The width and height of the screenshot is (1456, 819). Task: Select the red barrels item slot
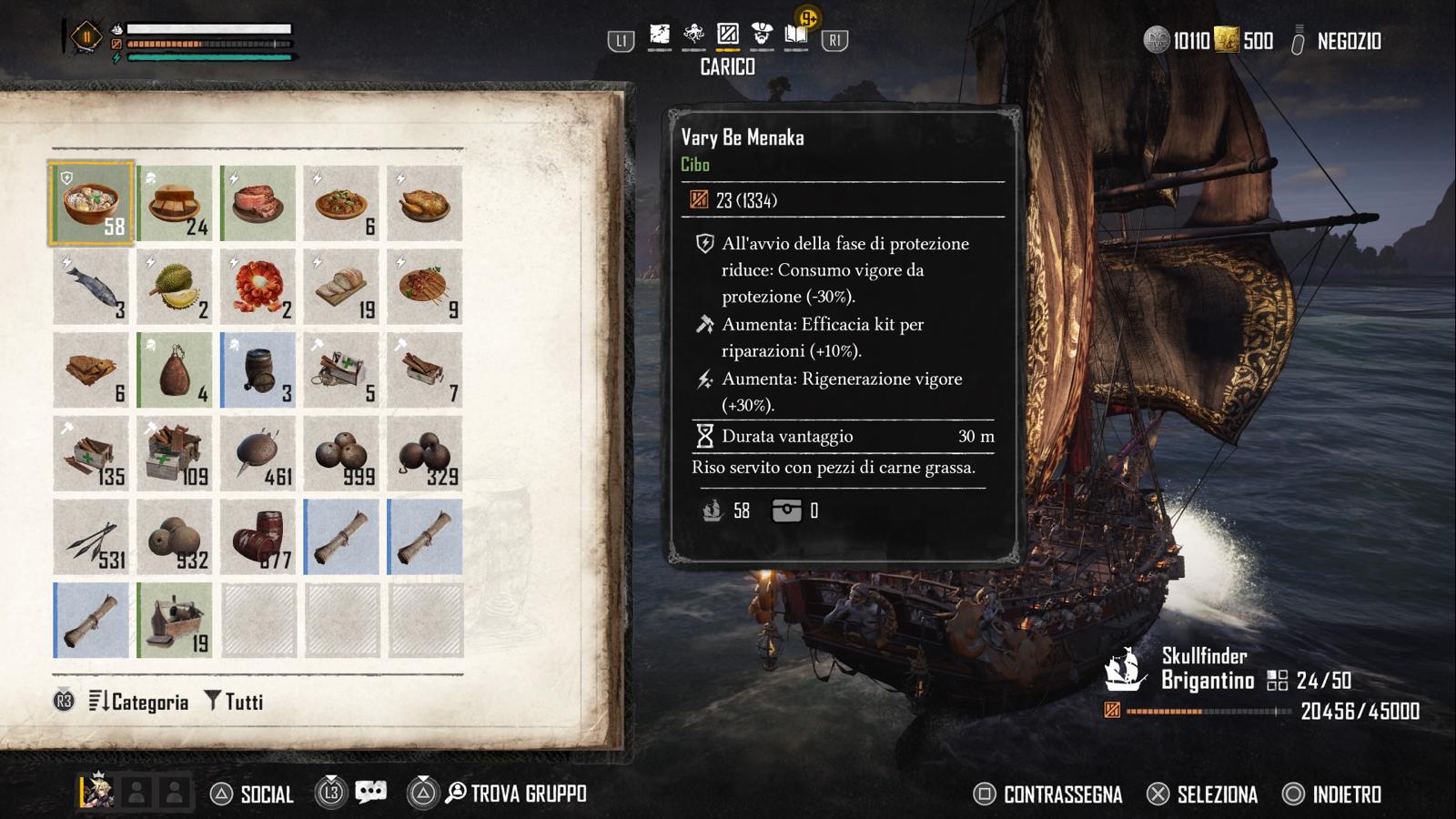(258, 538)
